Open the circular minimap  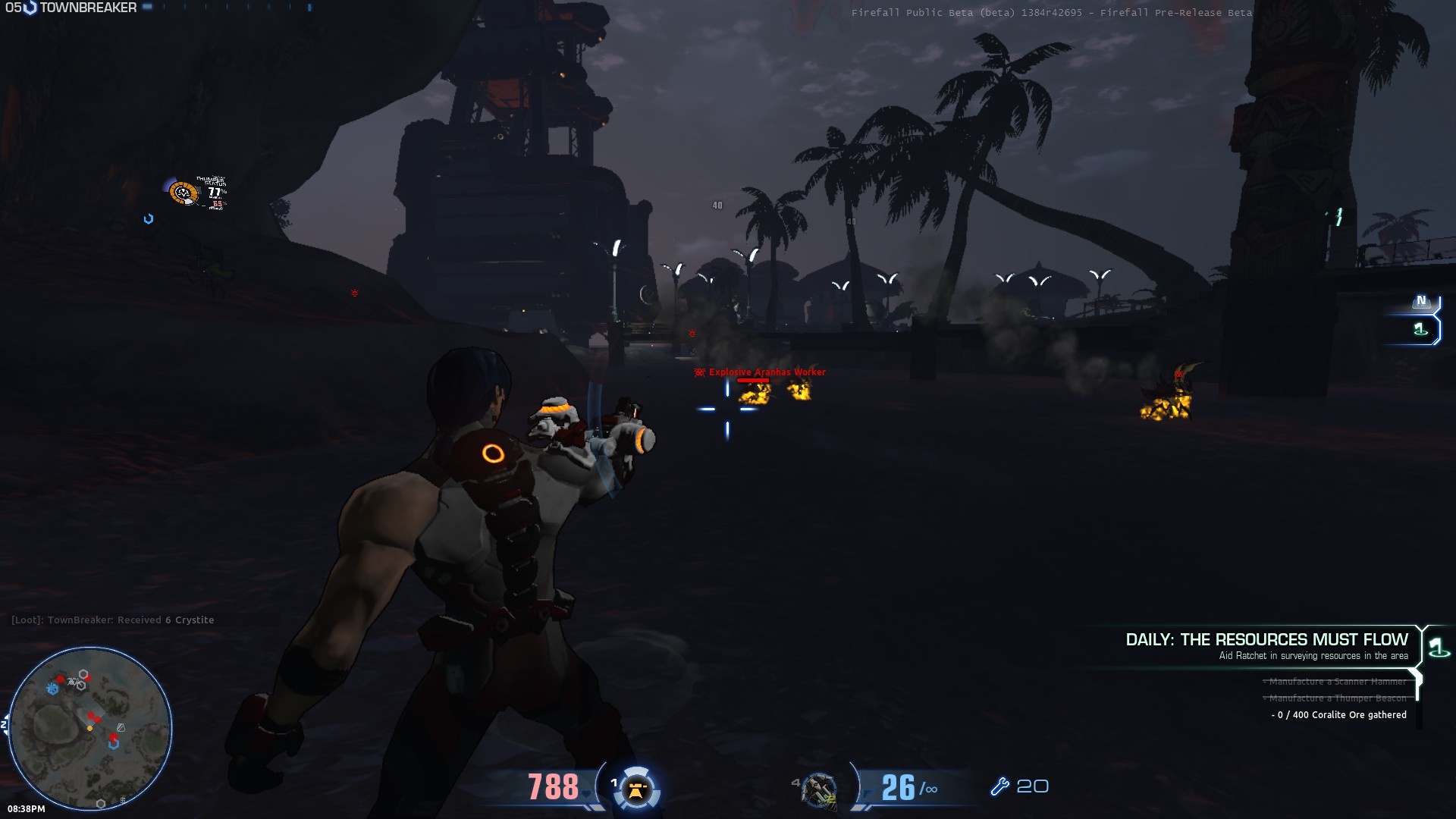tap(89, 728)
